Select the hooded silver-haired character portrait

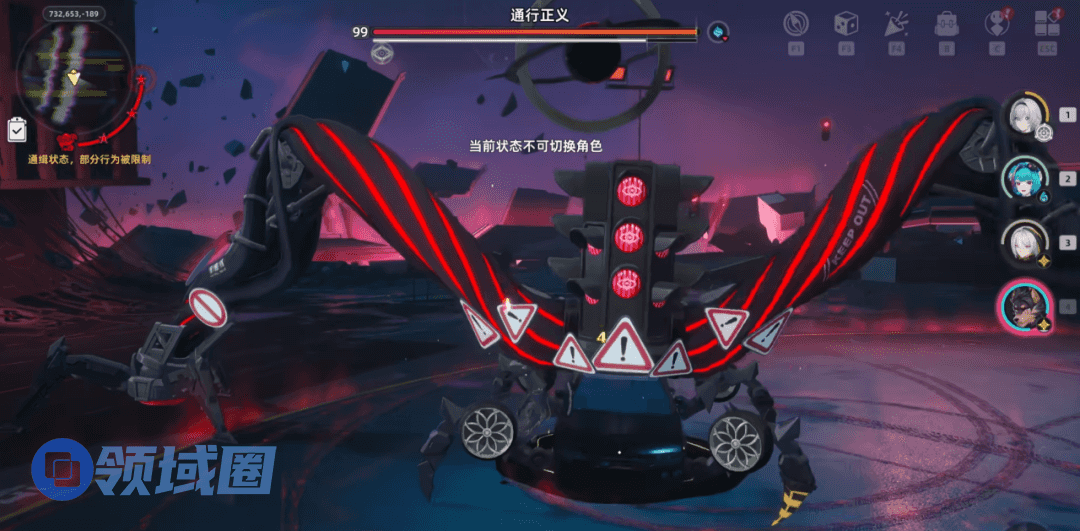[x=1025, y=242]
